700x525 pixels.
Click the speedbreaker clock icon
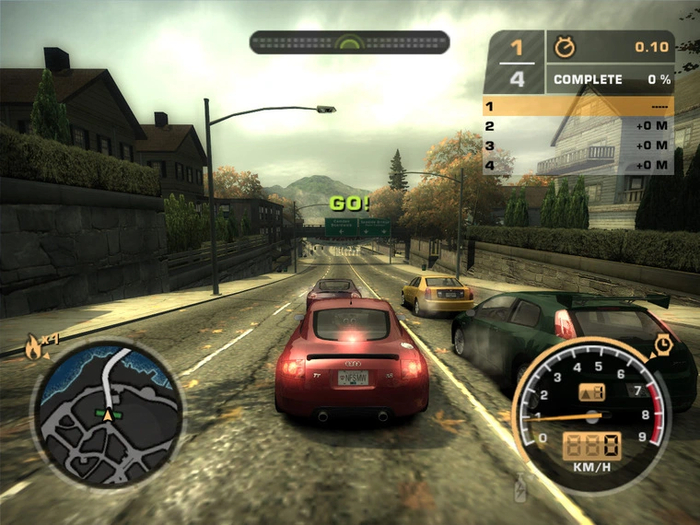[662, 346]
